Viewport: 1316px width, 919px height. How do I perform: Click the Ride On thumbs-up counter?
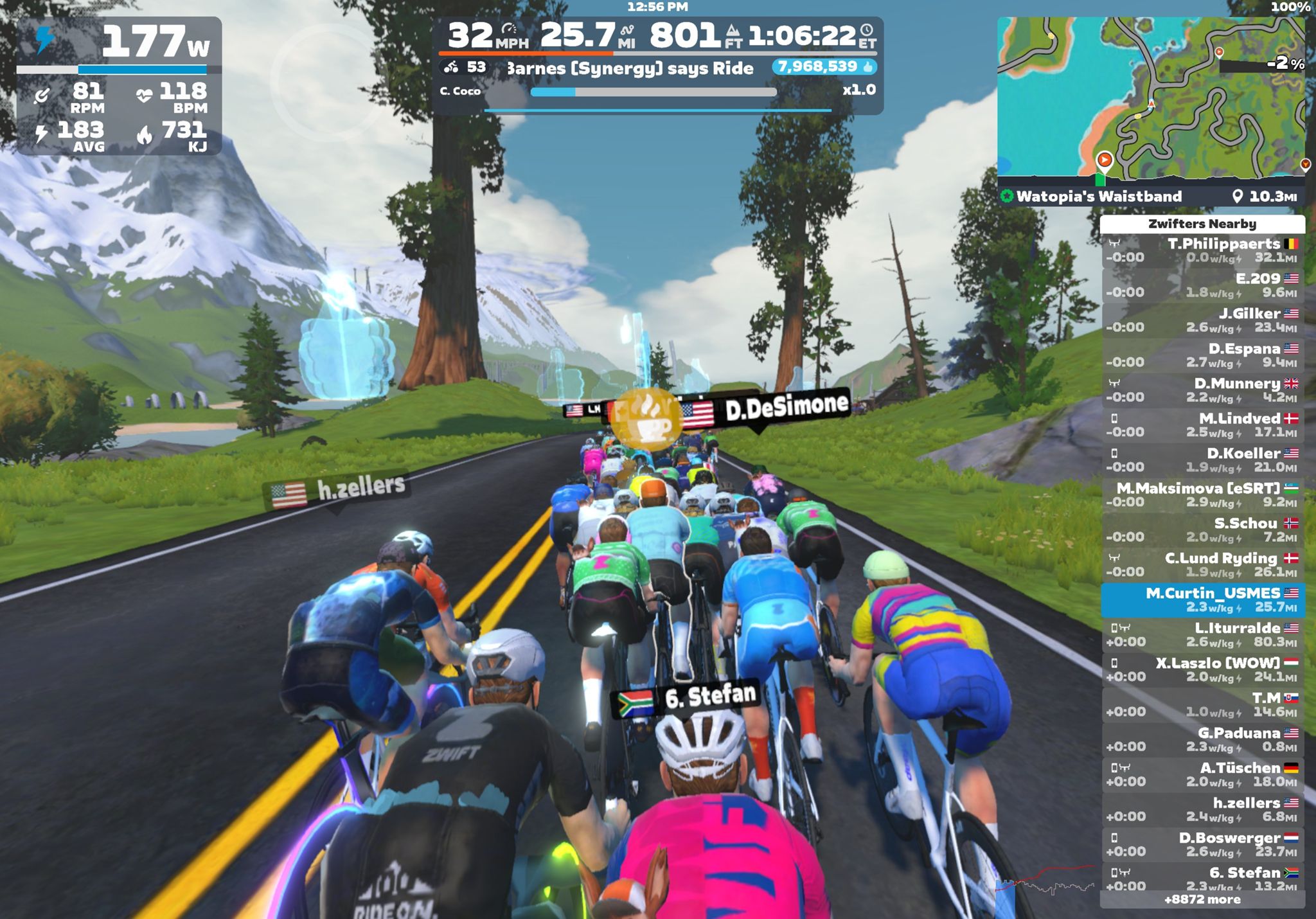tap(824, 67)
